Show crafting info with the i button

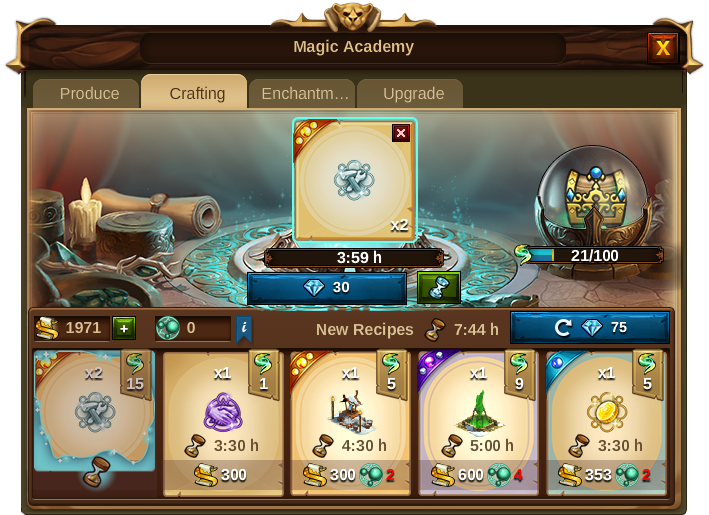(x=243, y=328)
